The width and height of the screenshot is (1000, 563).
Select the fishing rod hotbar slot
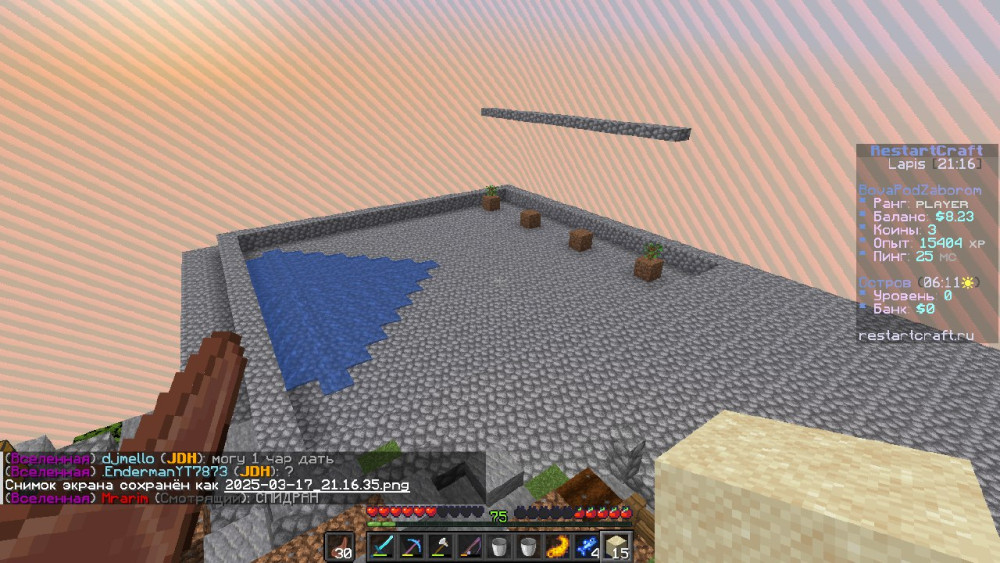(x=470, y=546)
